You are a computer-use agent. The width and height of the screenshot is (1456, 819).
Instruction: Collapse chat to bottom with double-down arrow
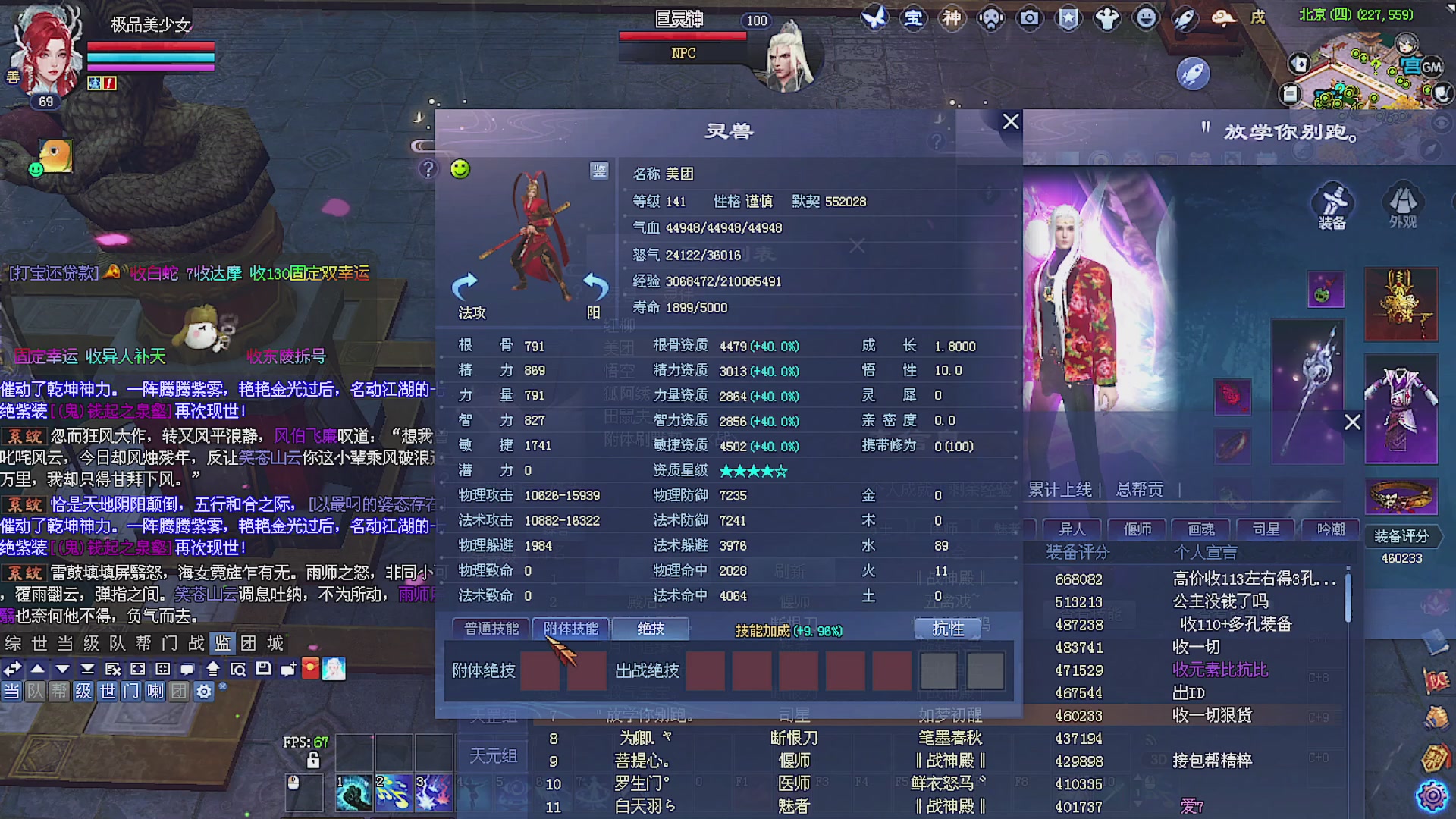click(x=86, y=670)
